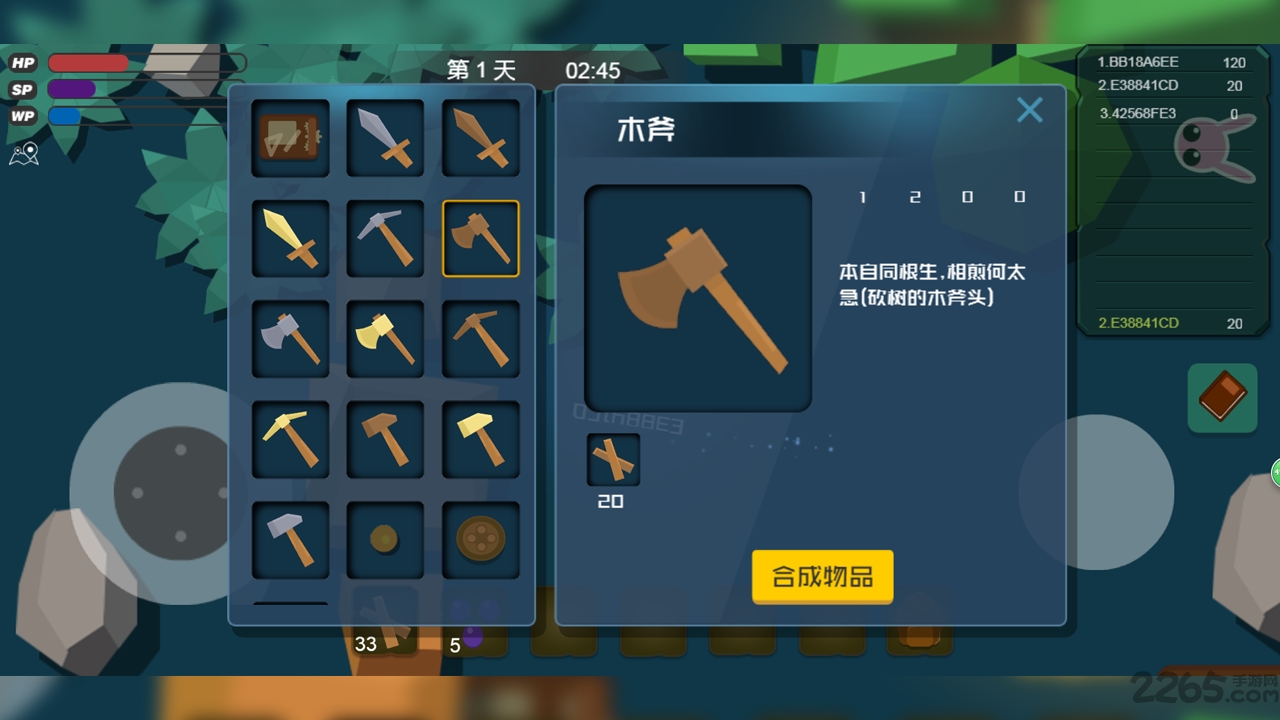Select the iron sword recipe

(x=385, y=137)
